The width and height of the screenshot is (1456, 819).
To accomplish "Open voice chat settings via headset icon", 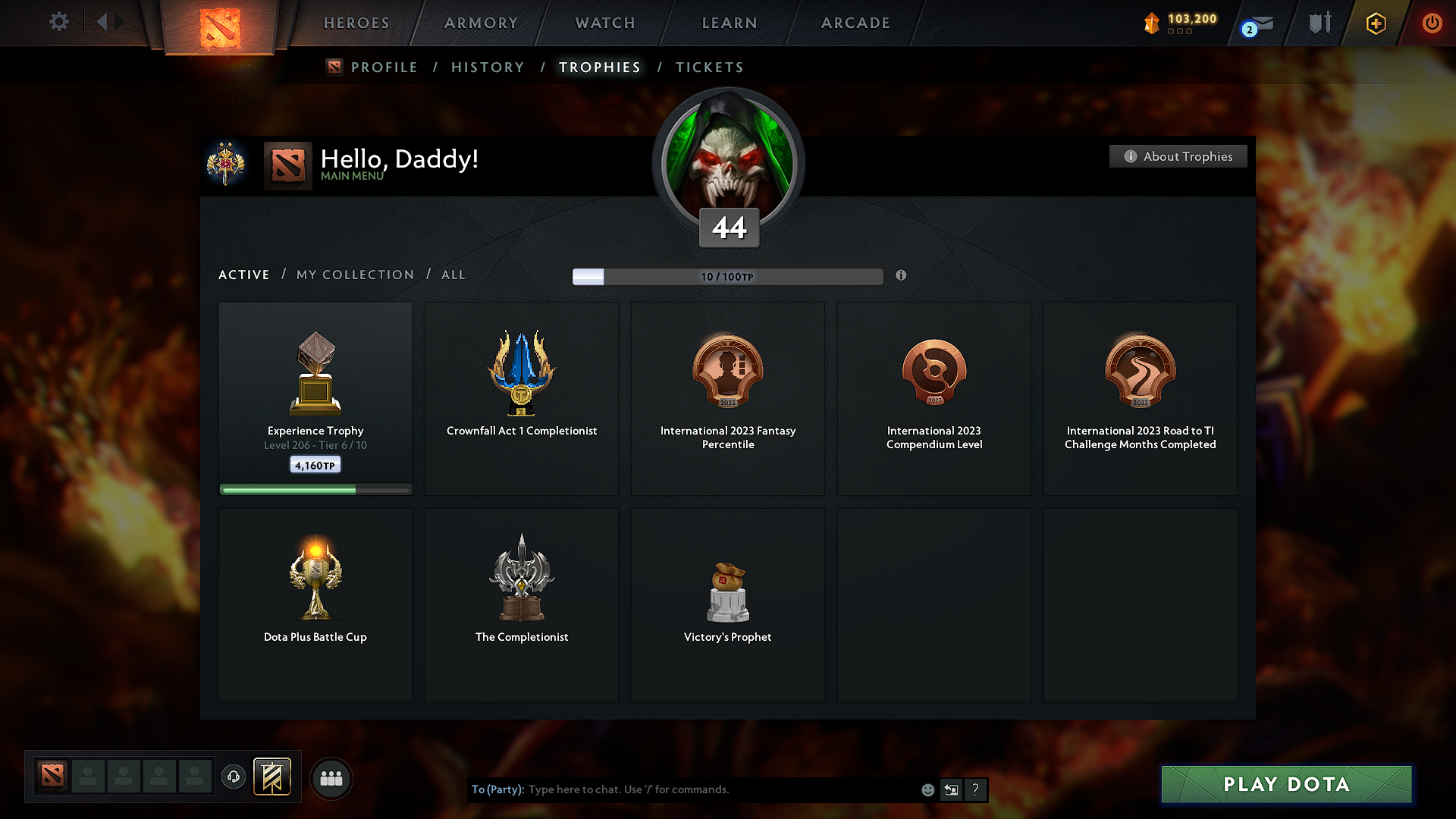I will pyautogui.click(x=234, y=778).
